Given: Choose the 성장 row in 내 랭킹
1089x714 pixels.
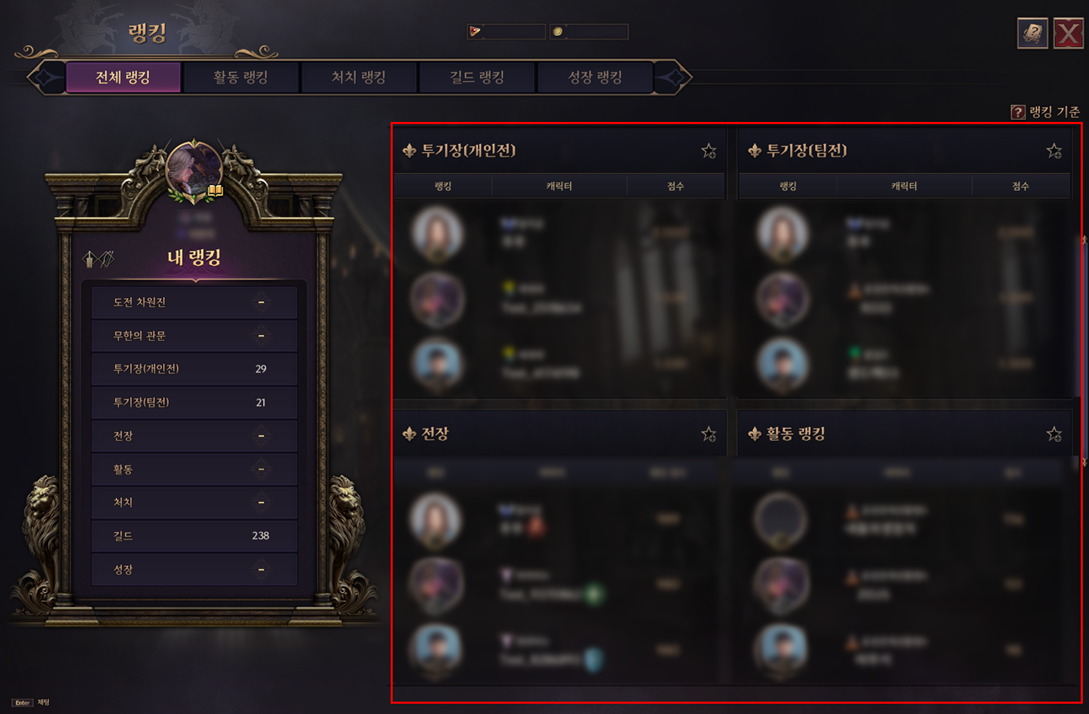Looking at the screenshot, I should point(193,570).
